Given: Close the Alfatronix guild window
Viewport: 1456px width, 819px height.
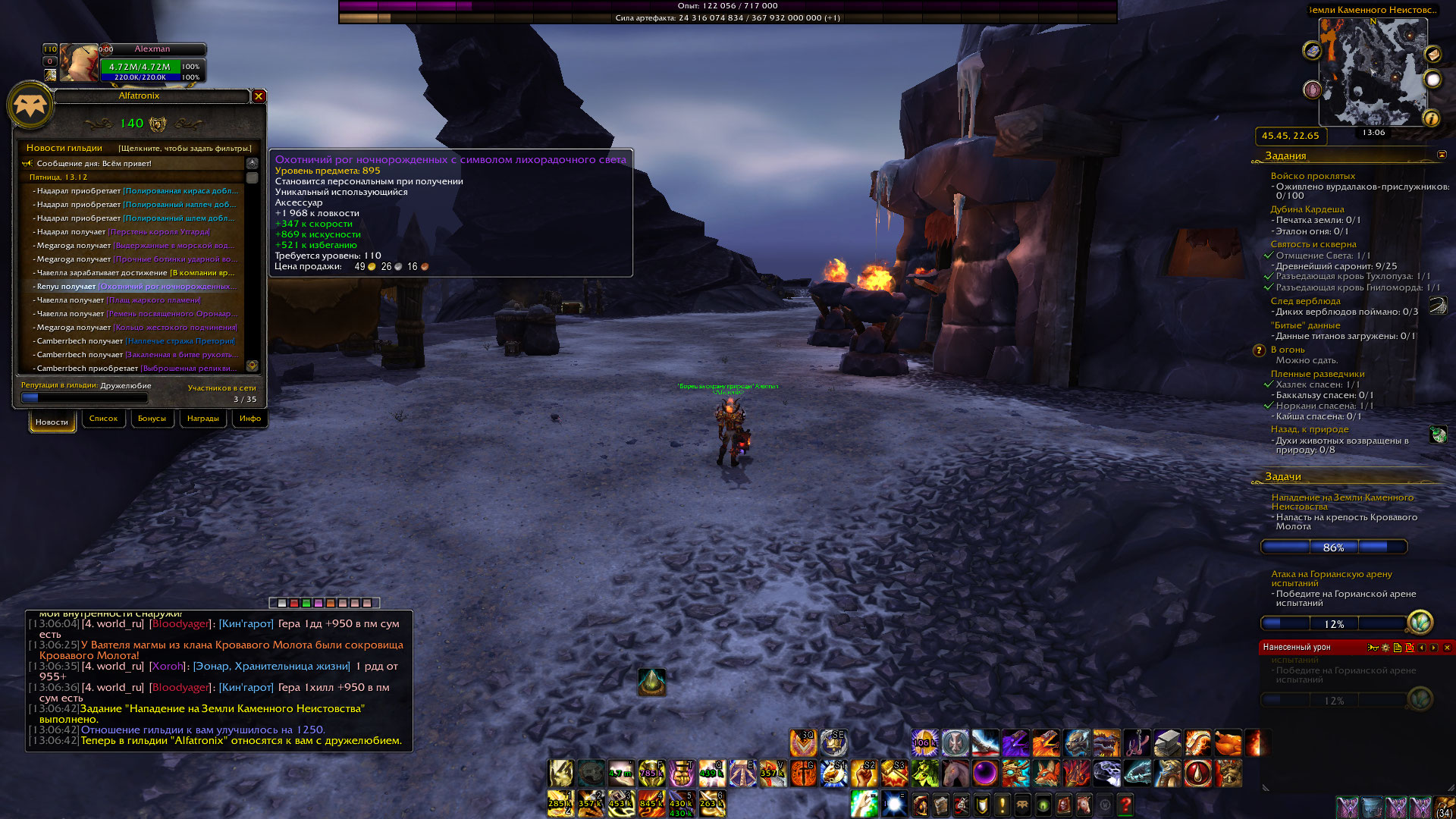Looking at the screenshot, I should pos(259,96).
